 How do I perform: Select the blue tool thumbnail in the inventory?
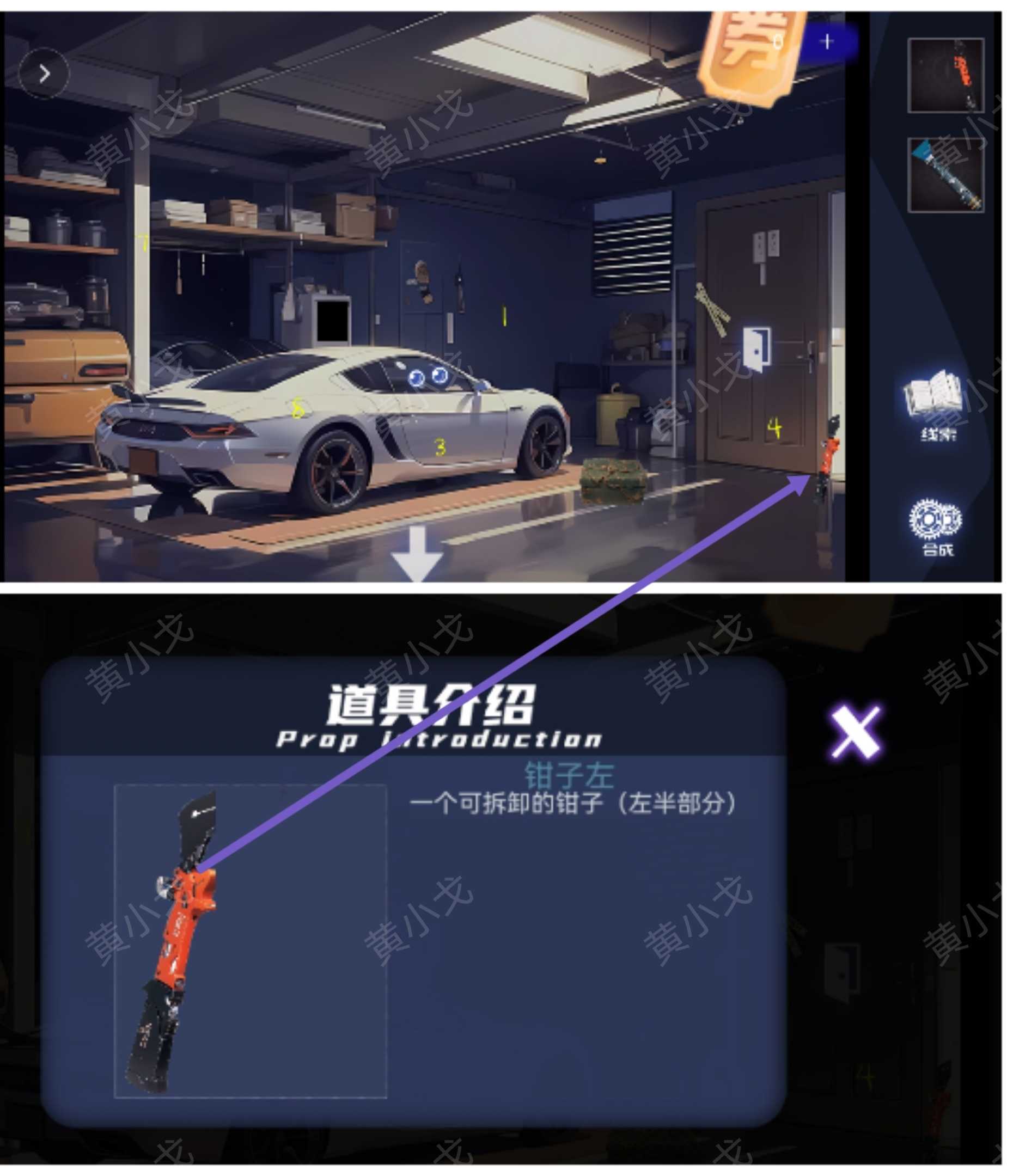click(x=947, y=182)
